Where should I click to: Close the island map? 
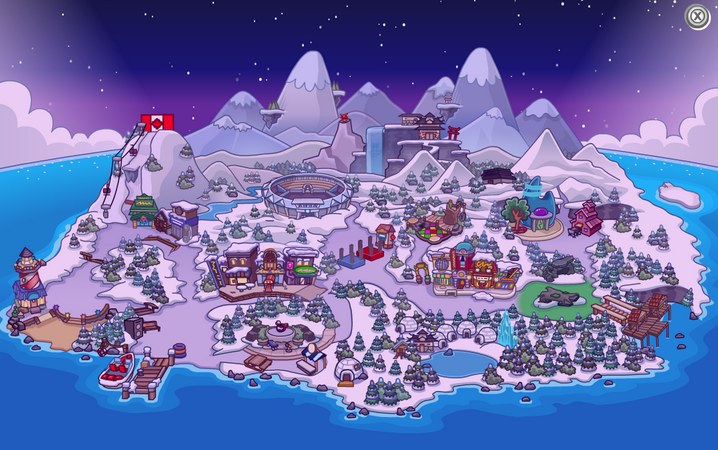[697, 16]
